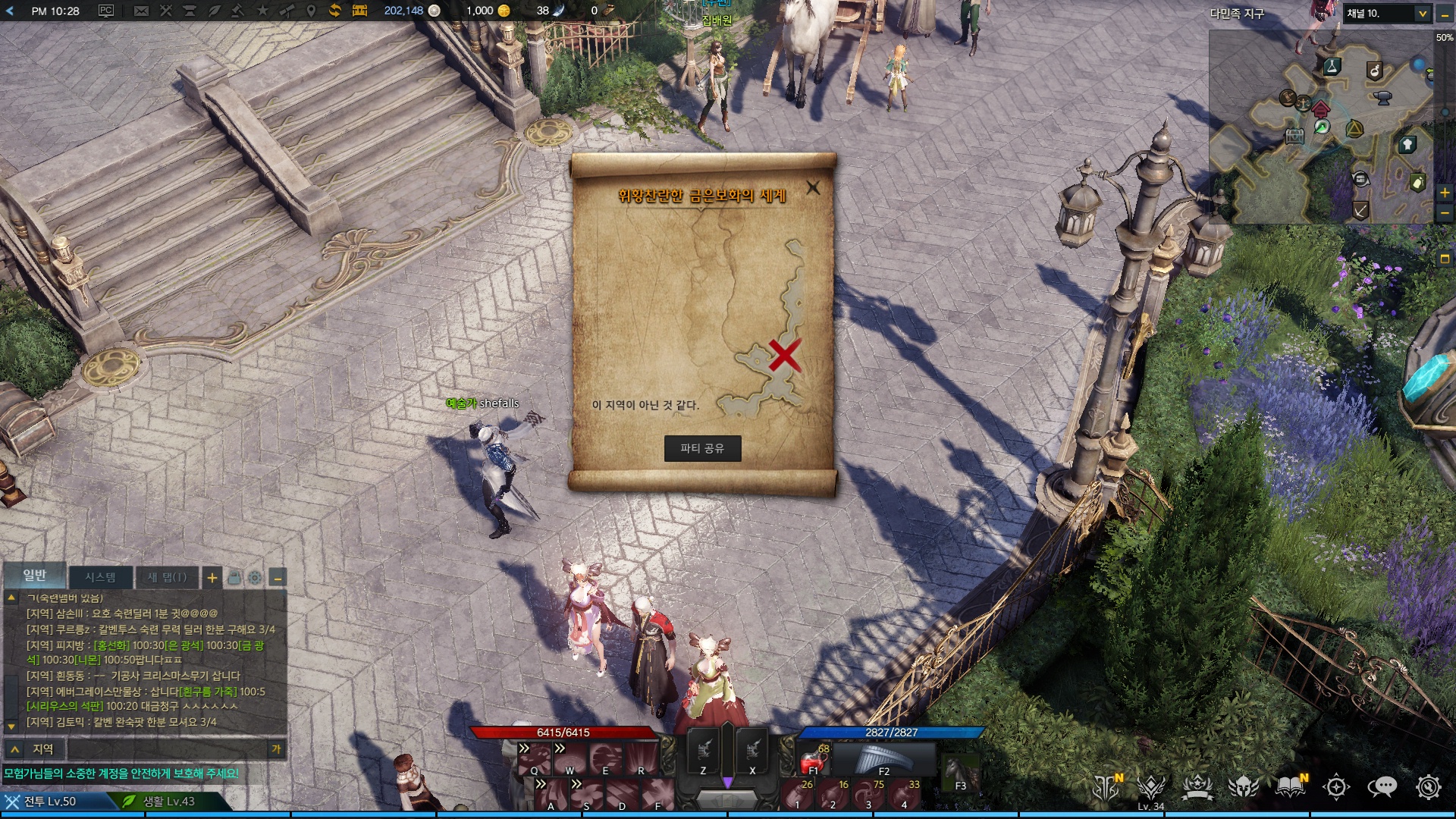Close the treasure map scroll

[x=813, y=187]
